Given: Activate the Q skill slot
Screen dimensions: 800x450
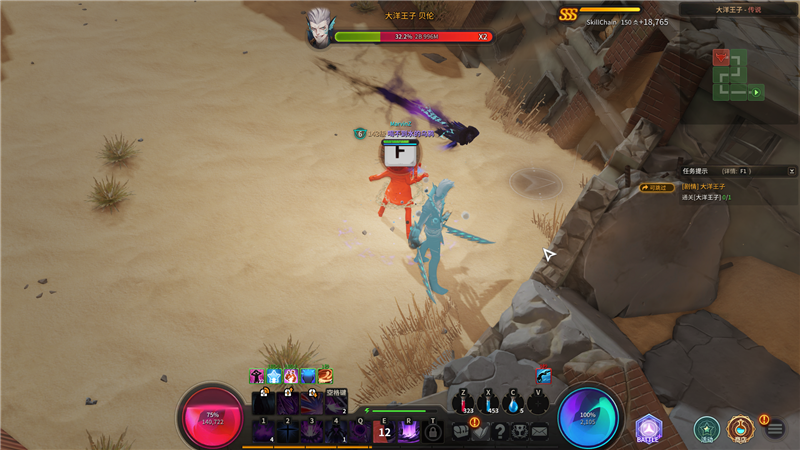Looking at the screenshot, I should click(x=360, y=431).
